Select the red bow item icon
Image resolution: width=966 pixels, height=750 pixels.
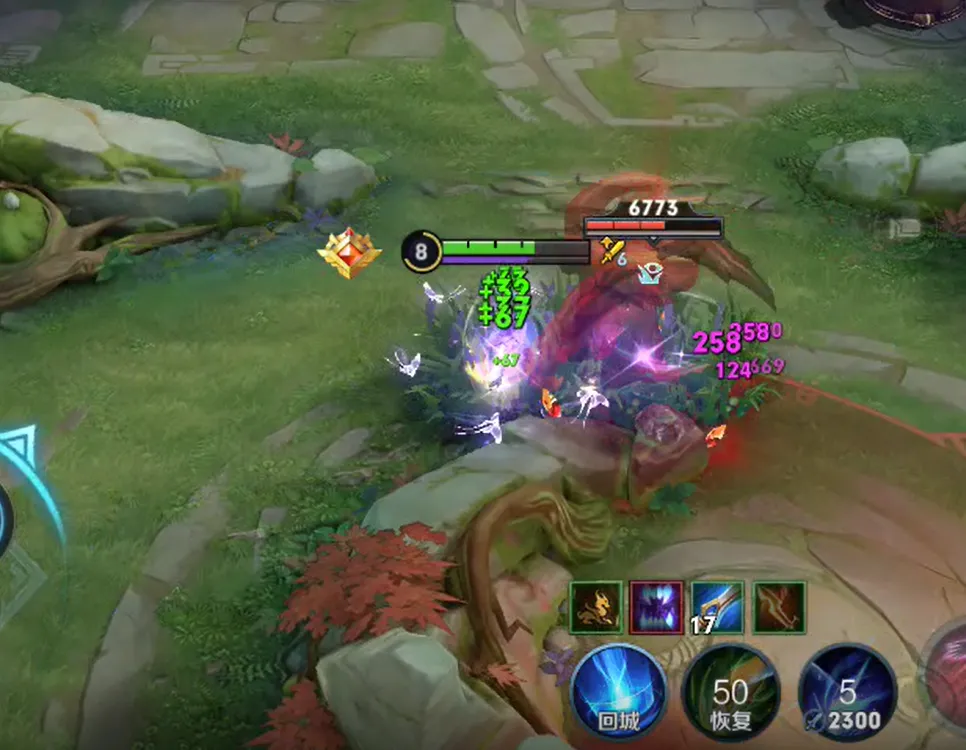point(780,608)
